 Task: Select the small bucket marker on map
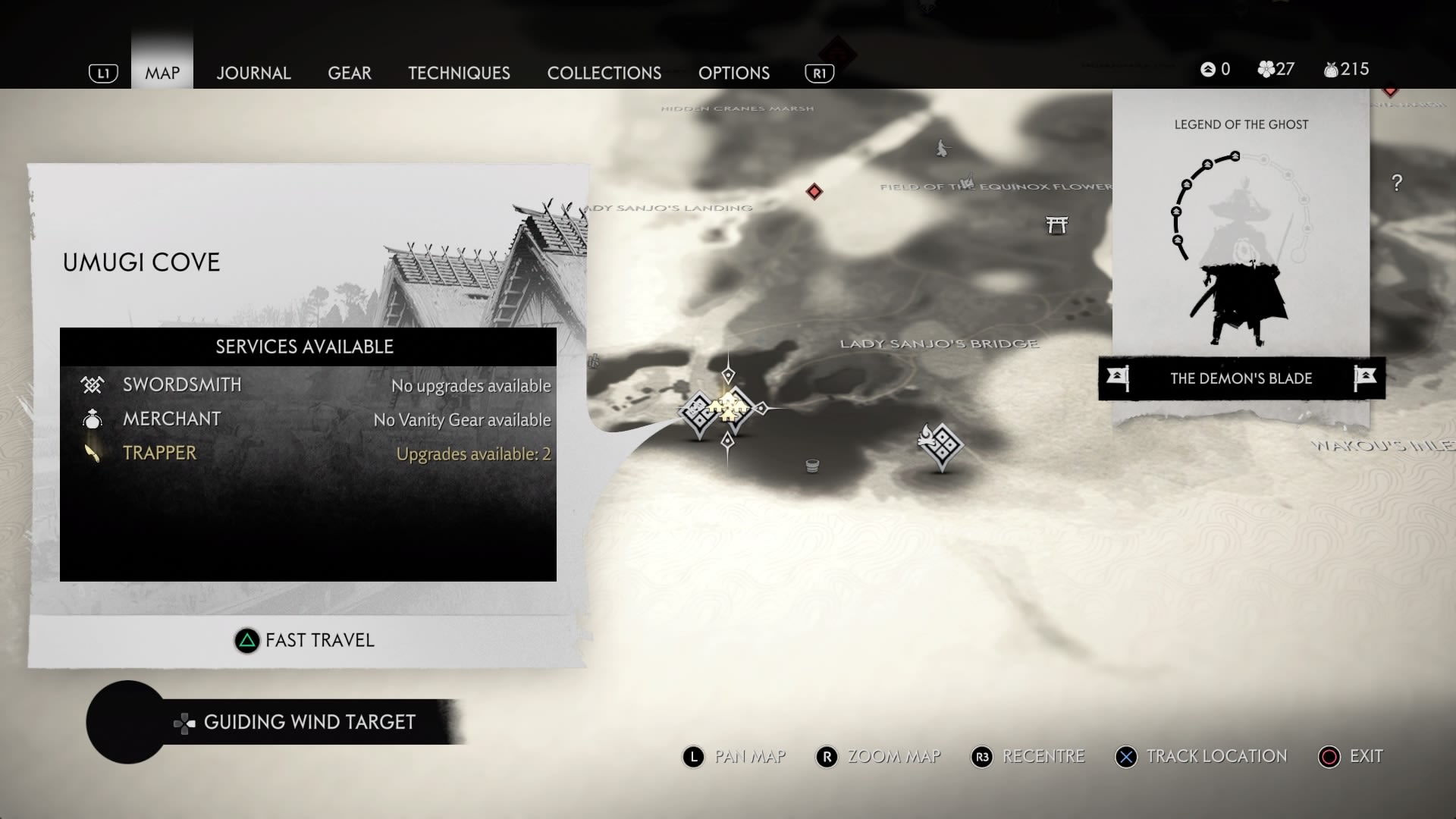(812, 466)
